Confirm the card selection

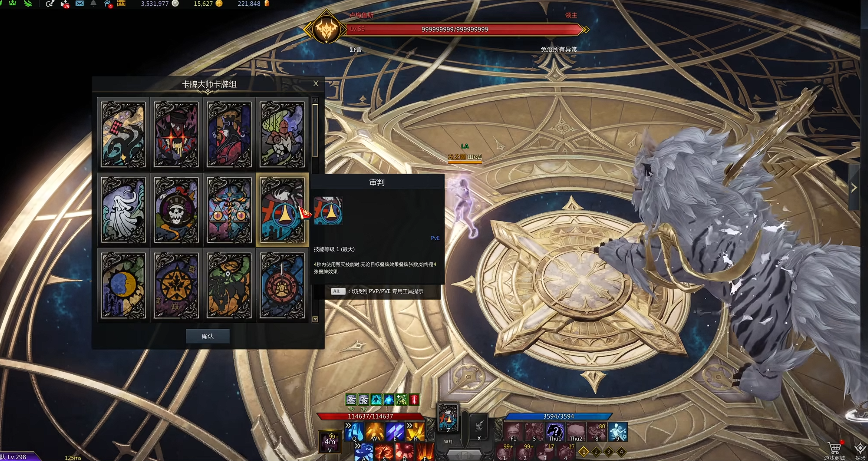(x=208, y=336)
